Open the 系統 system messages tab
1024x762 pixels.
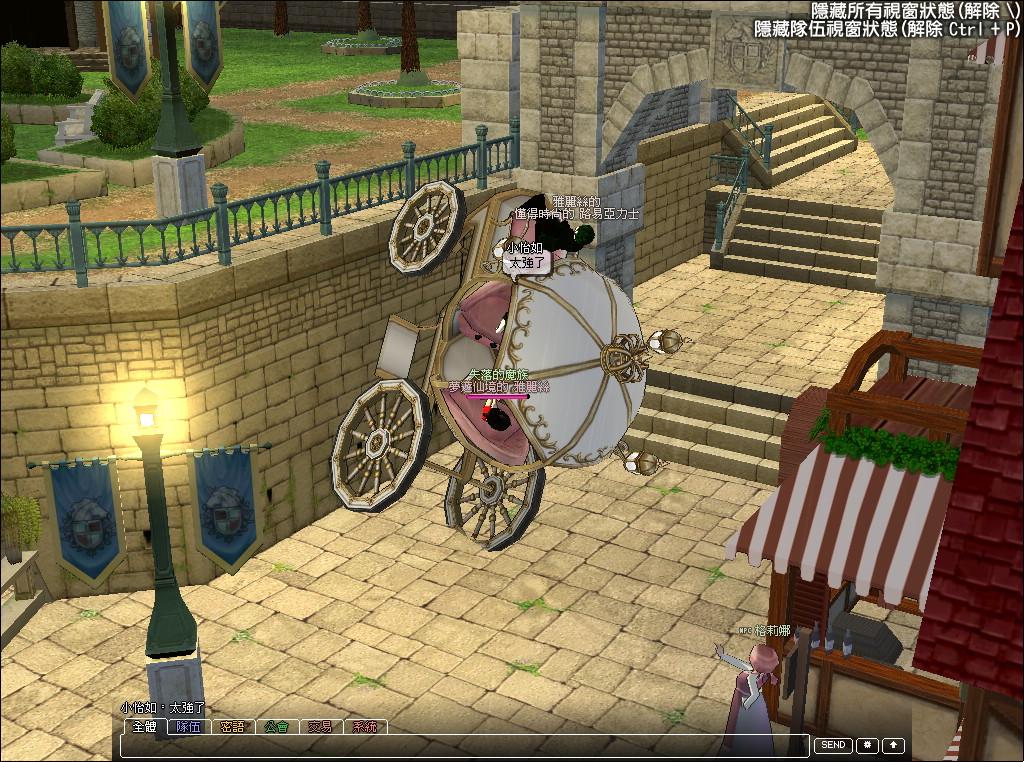[365, 727]
